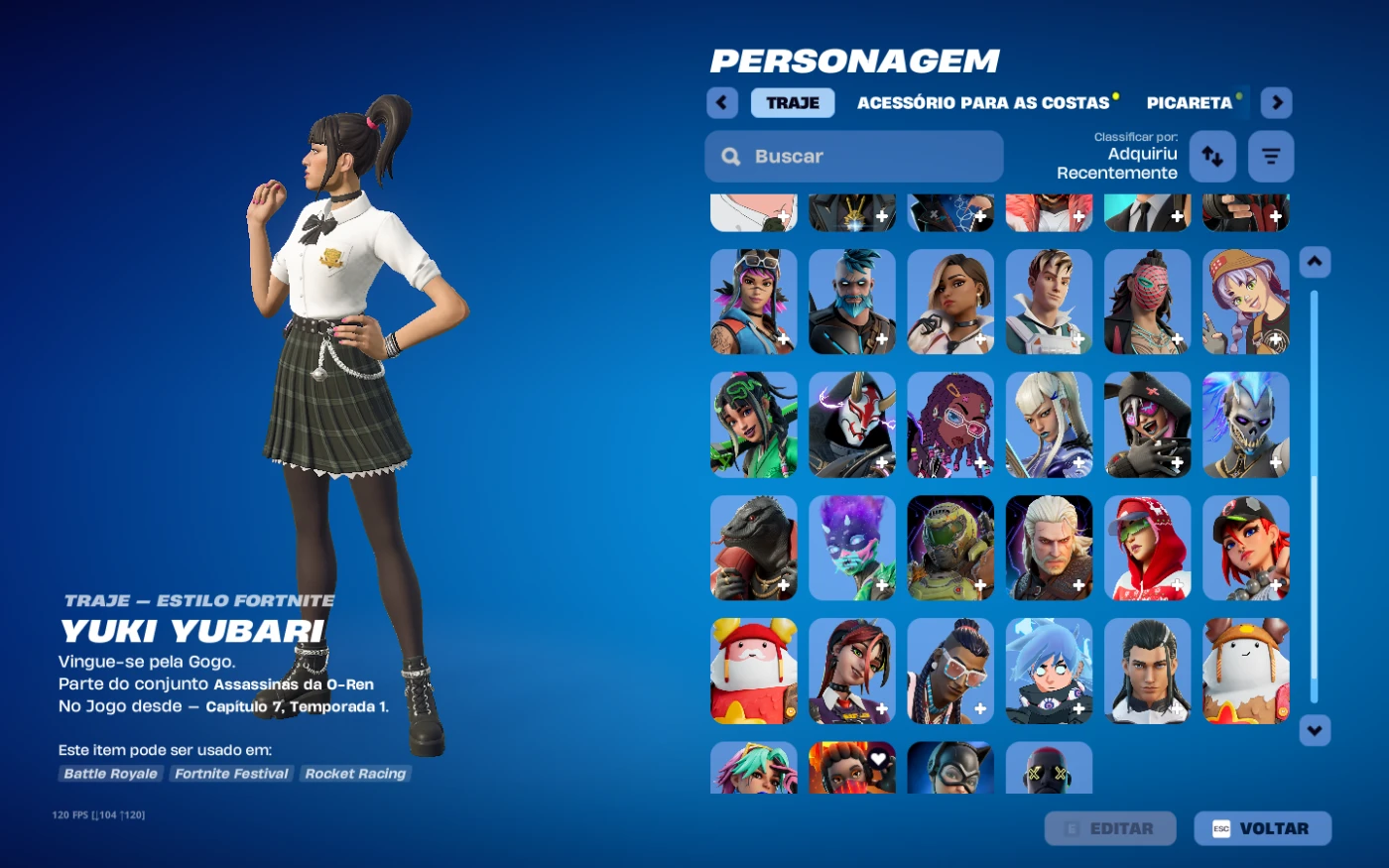Click the scroll down arrow of the skin list
Image resolution: width=1389 pixels, height=868 pixels.
click(x=1315, y=731)
